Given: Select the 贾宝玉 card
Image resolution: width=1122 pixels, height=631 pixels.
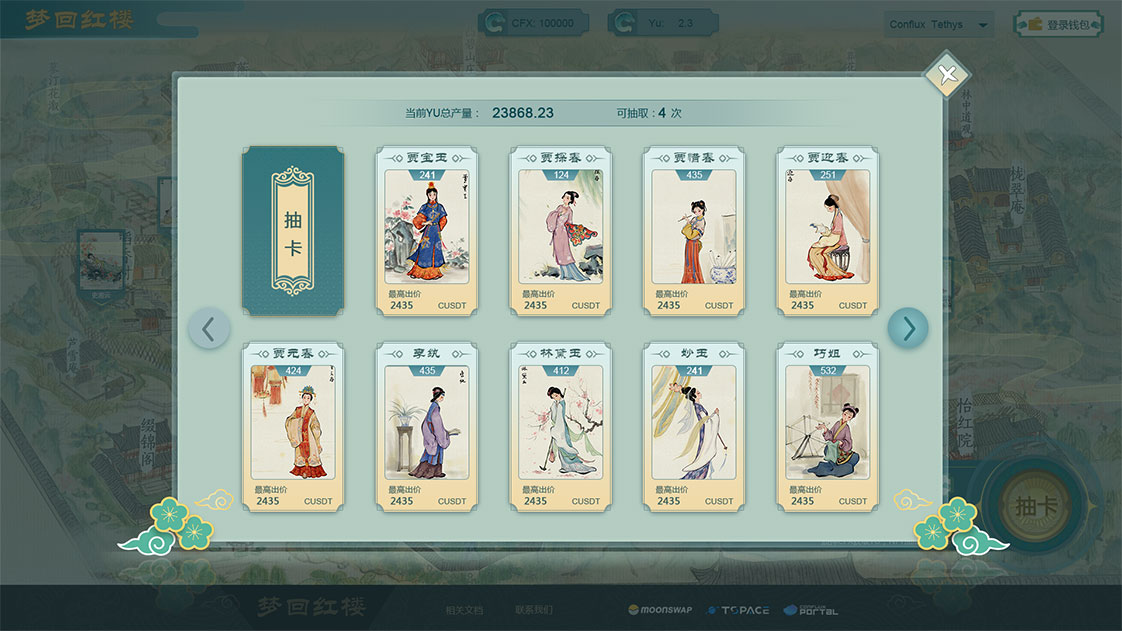Looking at the screenshot, I should coord(427,231).
